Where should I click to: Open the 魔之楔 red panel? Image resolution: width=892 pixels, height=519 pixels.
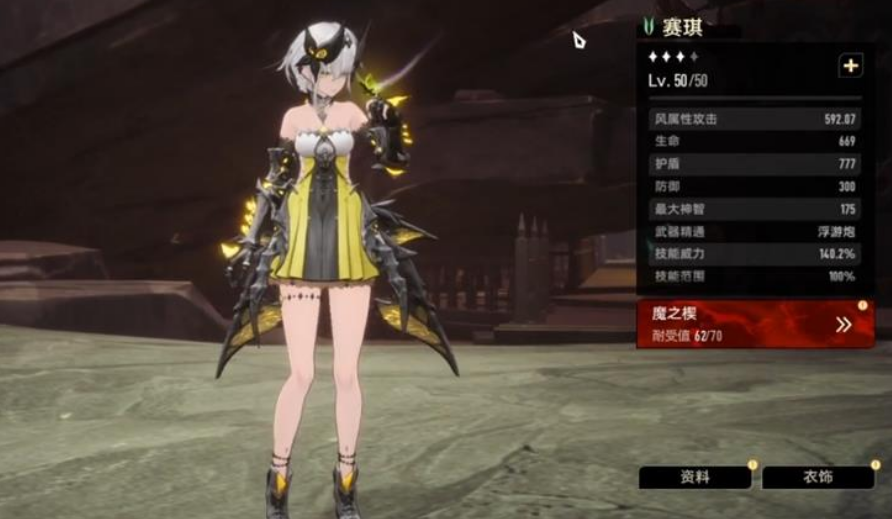pos(755,324)
